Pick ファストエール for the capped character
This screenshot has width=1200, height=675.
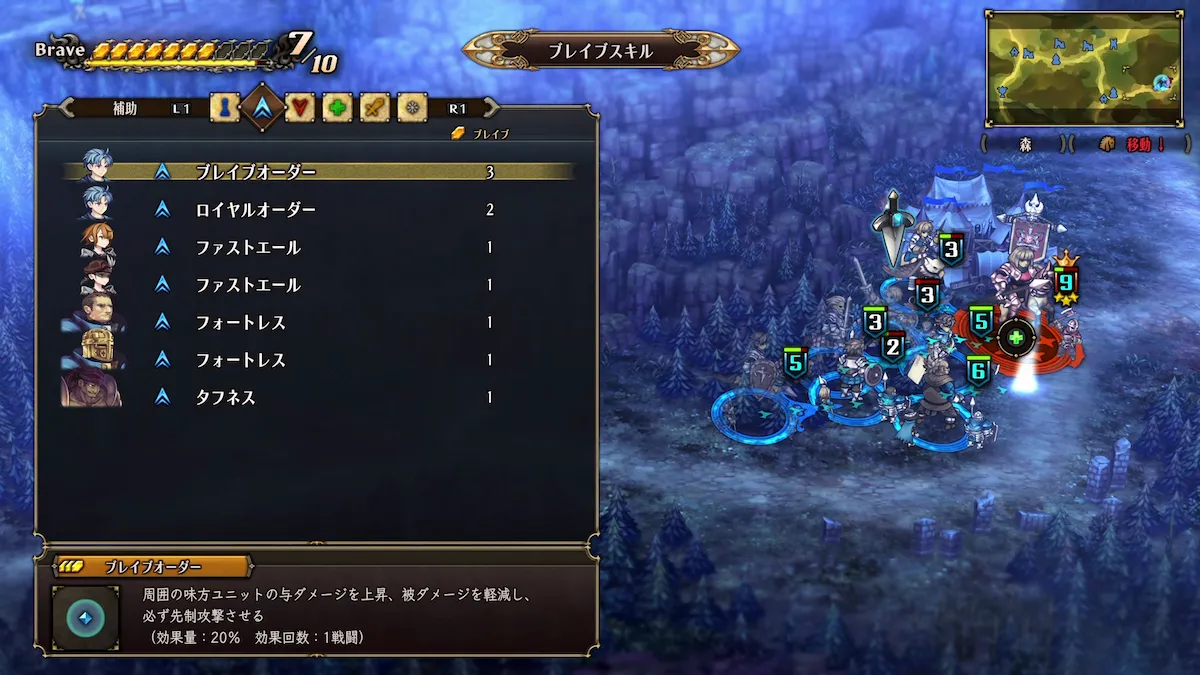click(320, 285)
